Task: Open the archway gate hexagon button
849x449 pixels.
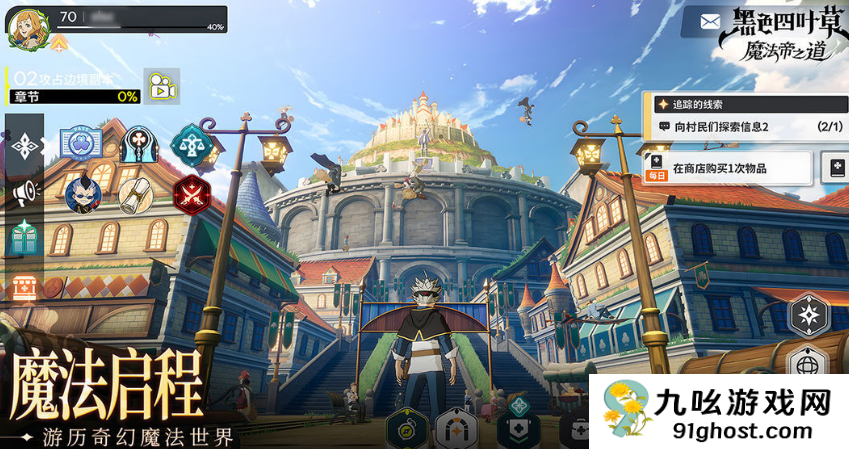Action: [456, 430]
